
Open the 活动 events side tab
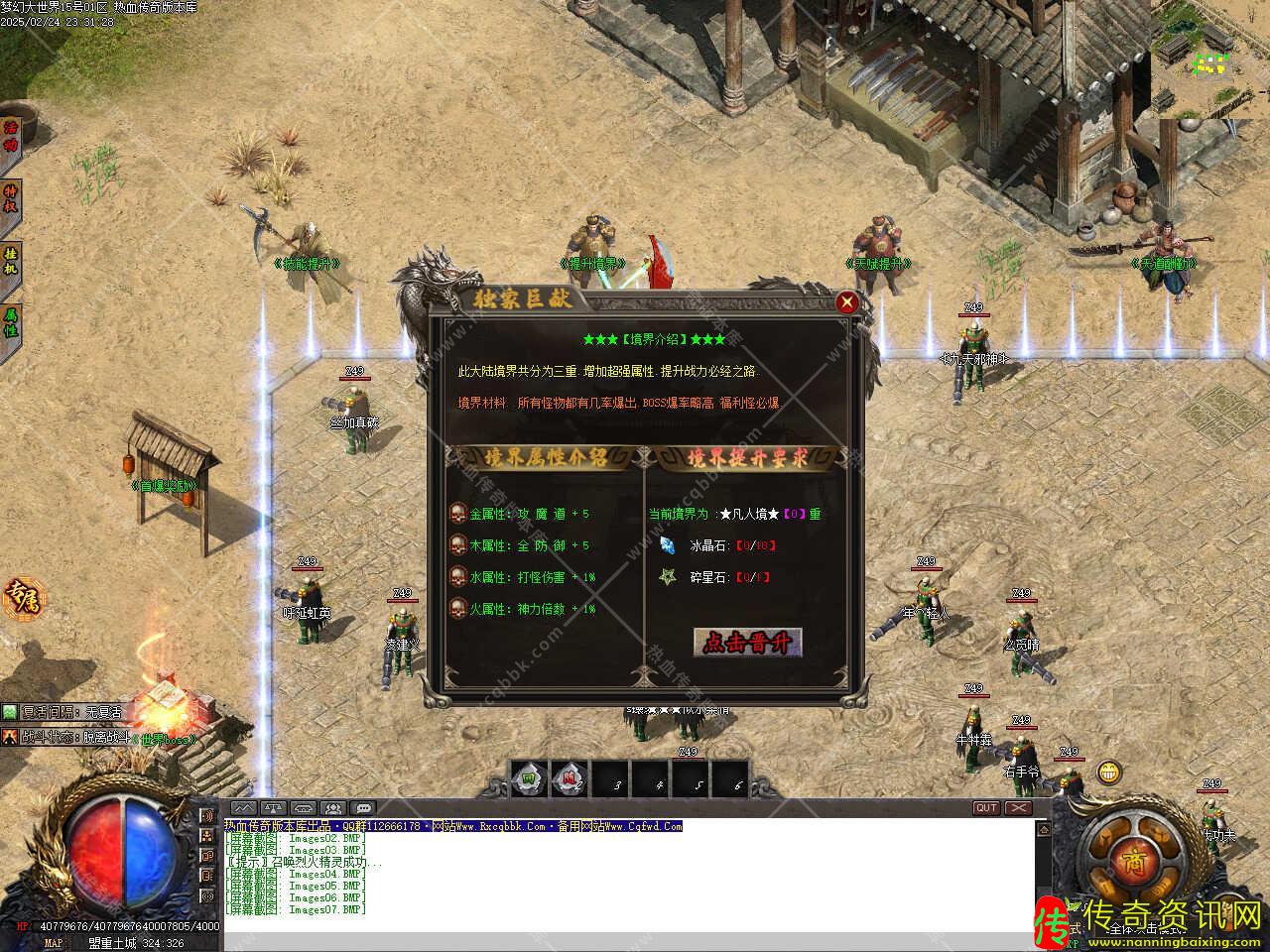tap(11, 137)
